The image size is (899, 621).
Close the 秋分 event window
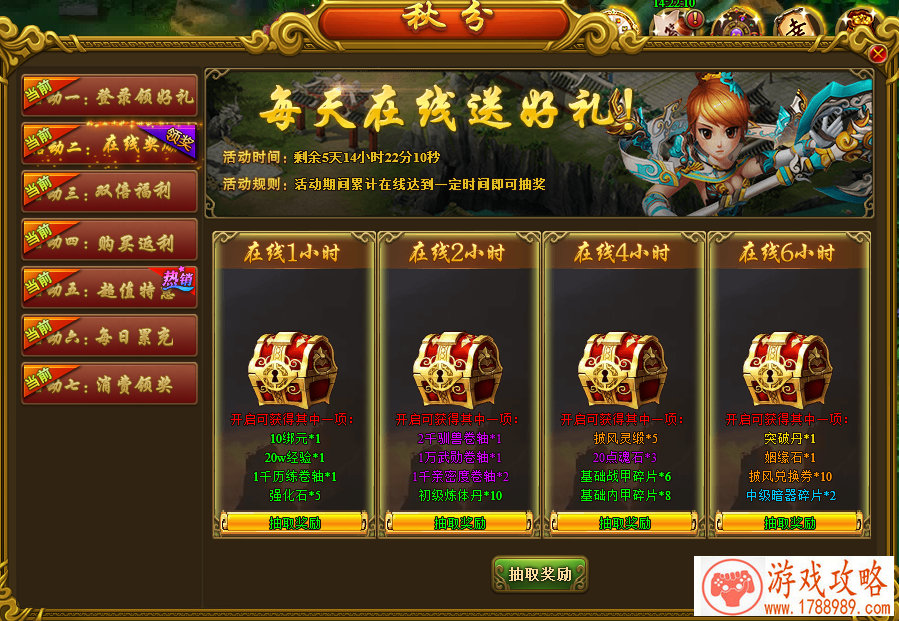click(x=878, y=54)
